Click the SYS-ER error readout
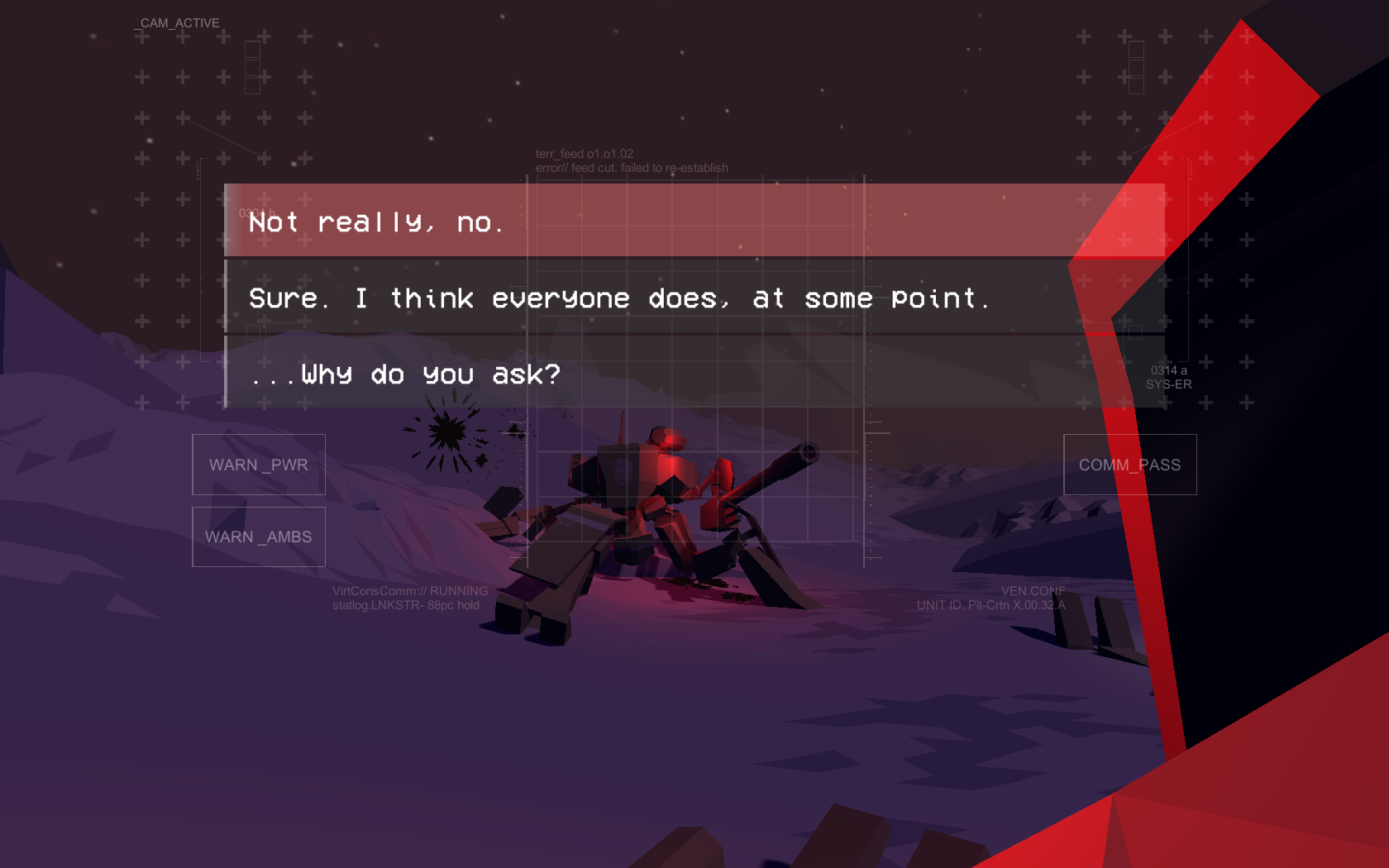The image size is (1389, 868). (x=1167, y=384)
